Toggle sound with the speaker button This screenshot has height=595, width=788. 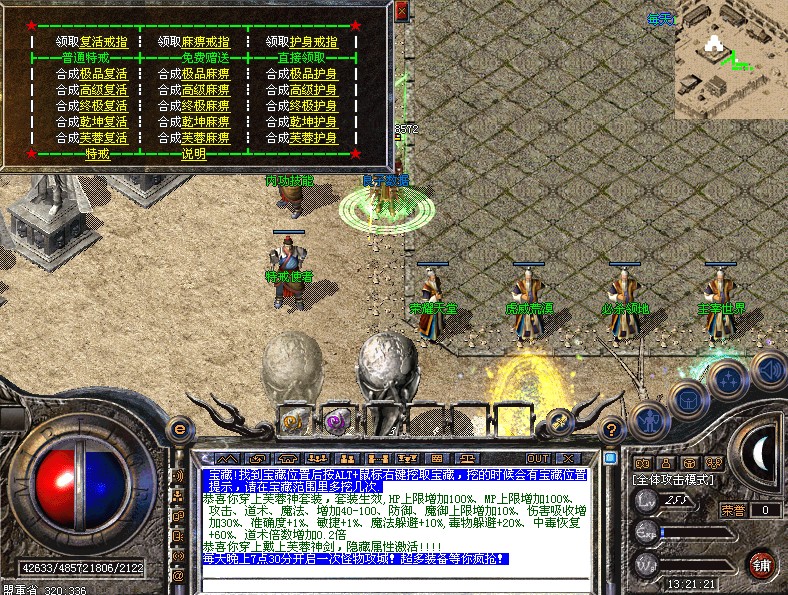click(x=767, y=369)
